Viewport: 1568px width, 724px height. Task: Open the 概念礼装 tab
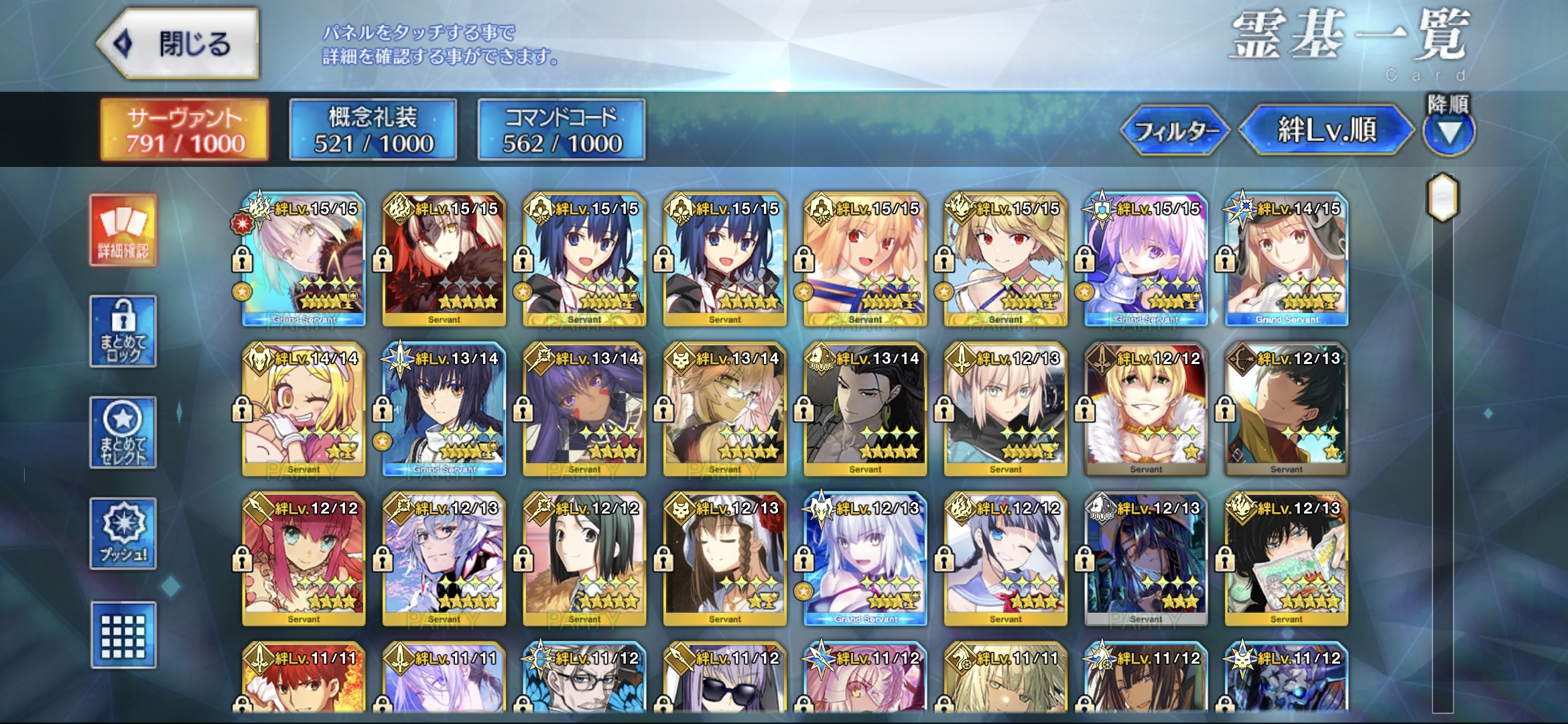[373, 130]
